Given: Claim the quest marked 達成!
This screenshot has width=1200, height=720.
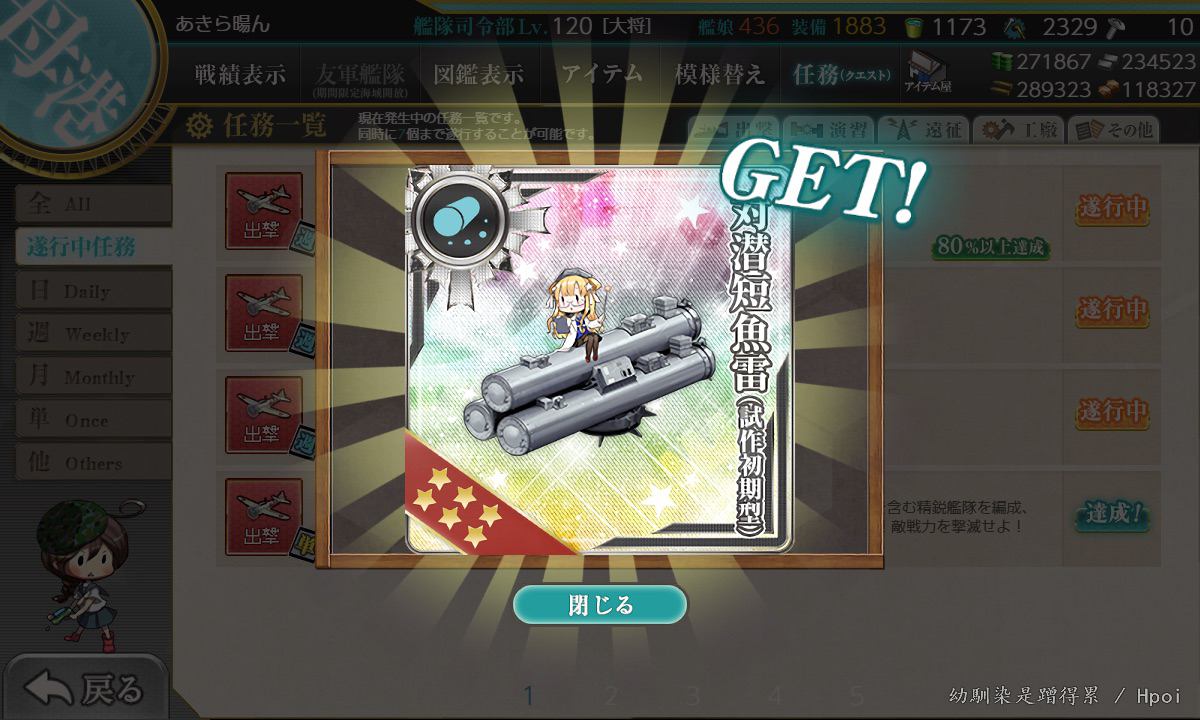Looking at the screenshot, I should click(1111, 514).
